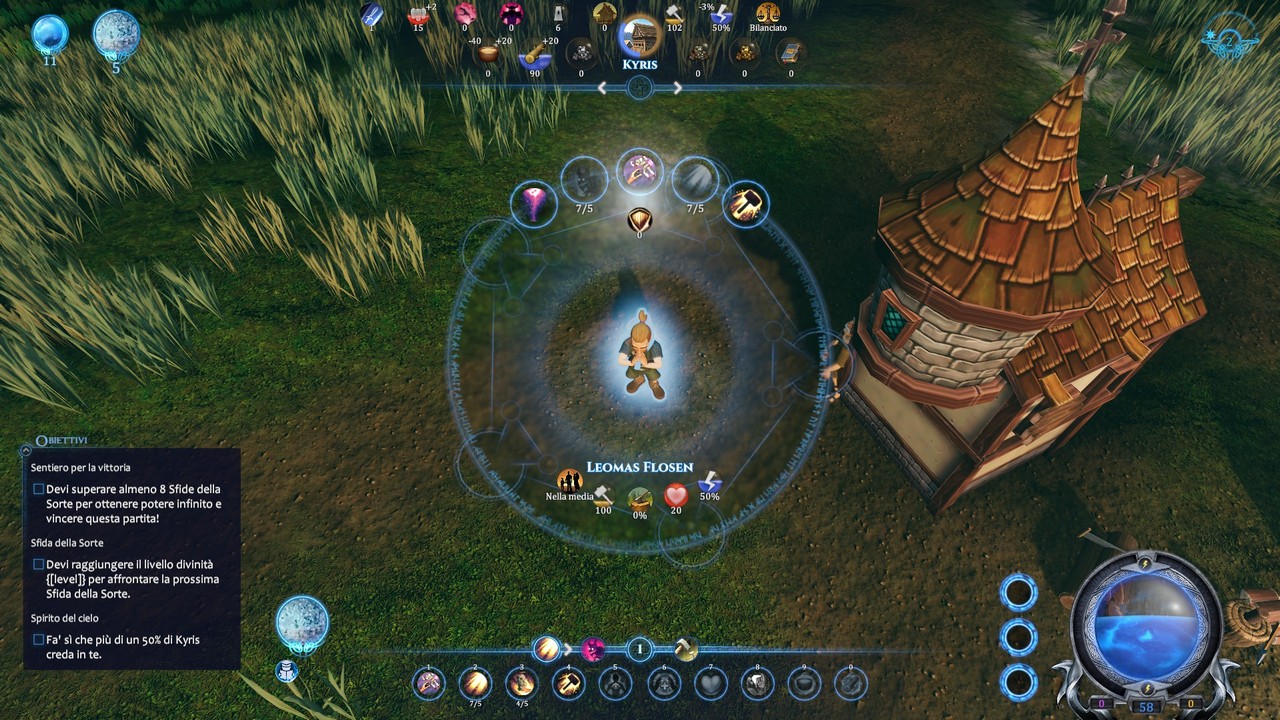Click the globe minimap orb
Image resolution: width=1280 pixels, height=720 pixels.
pos(1143,612)
